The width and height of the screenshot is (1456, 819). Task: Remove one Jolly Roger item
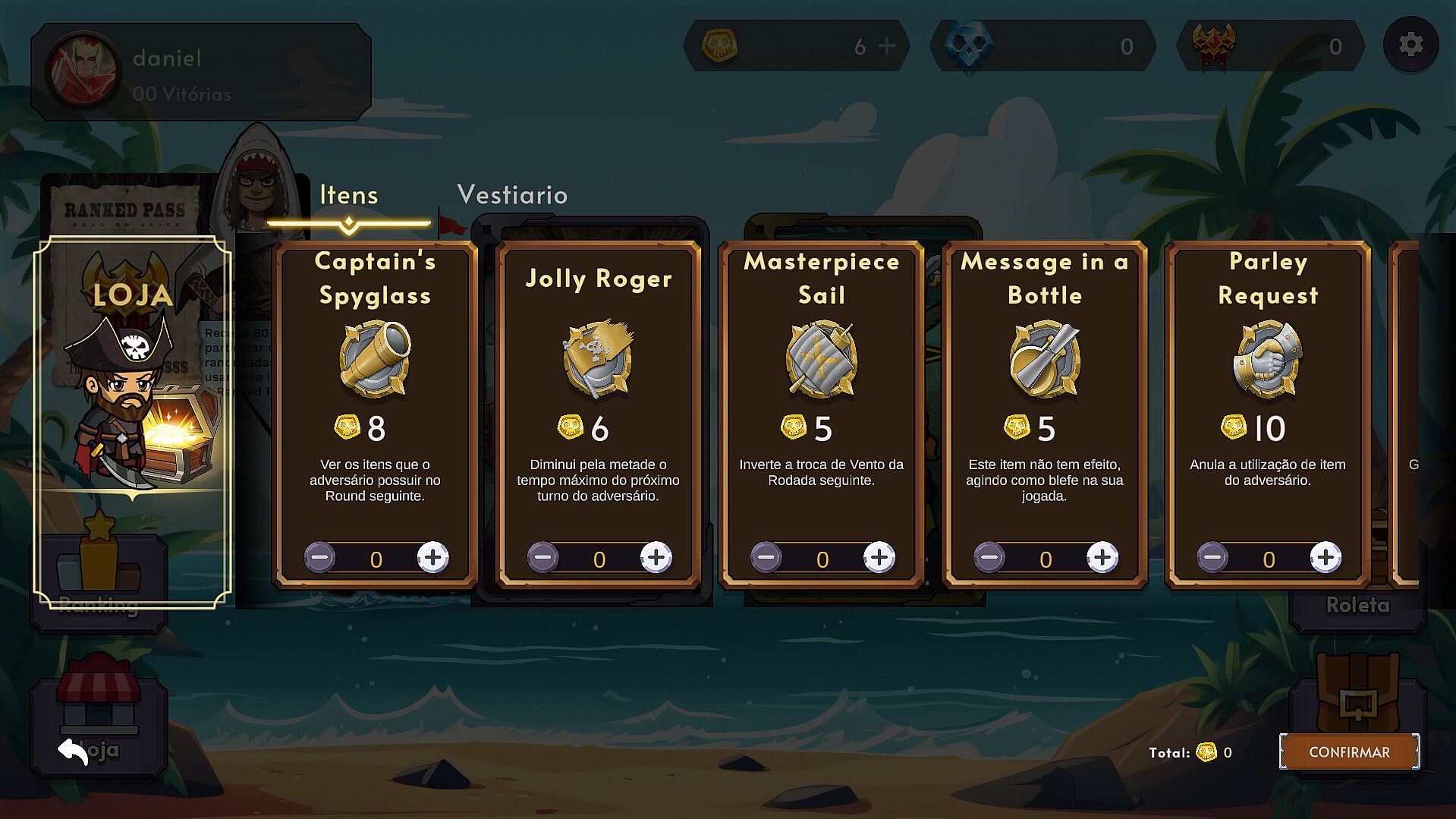[542, 558]
